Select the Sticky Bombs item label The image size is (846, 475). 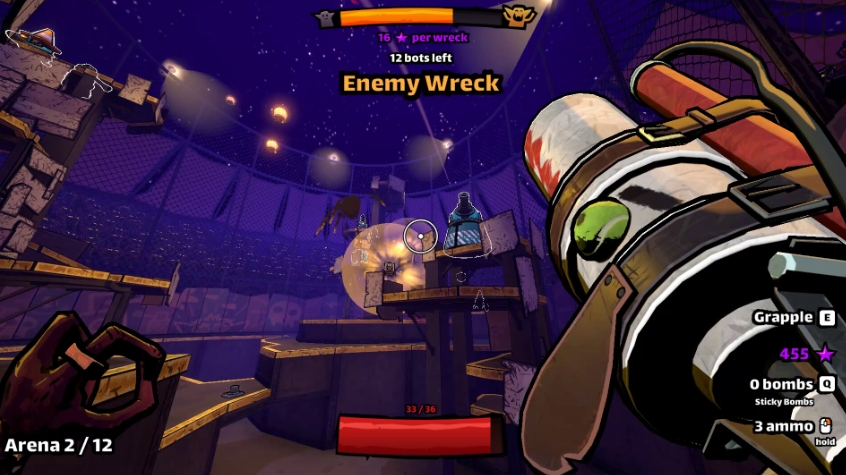coord(787,402)
